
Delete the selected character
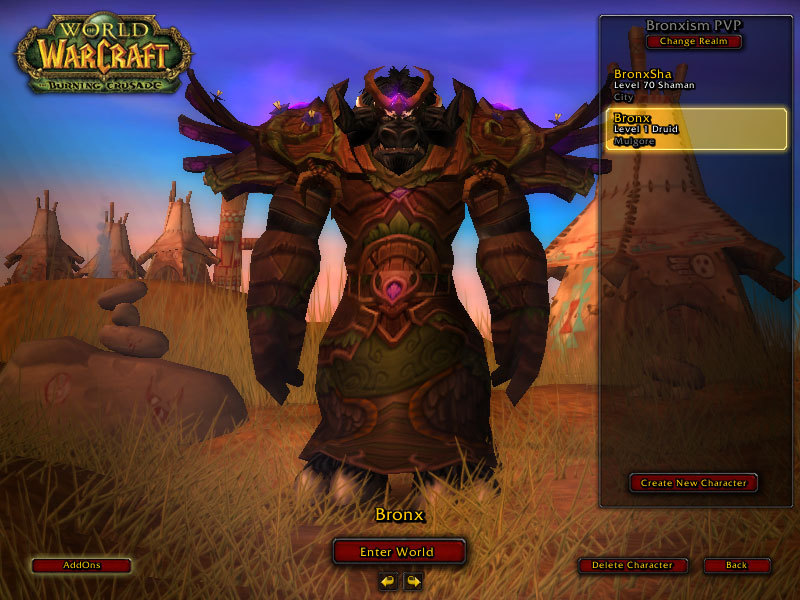point(632,565)
